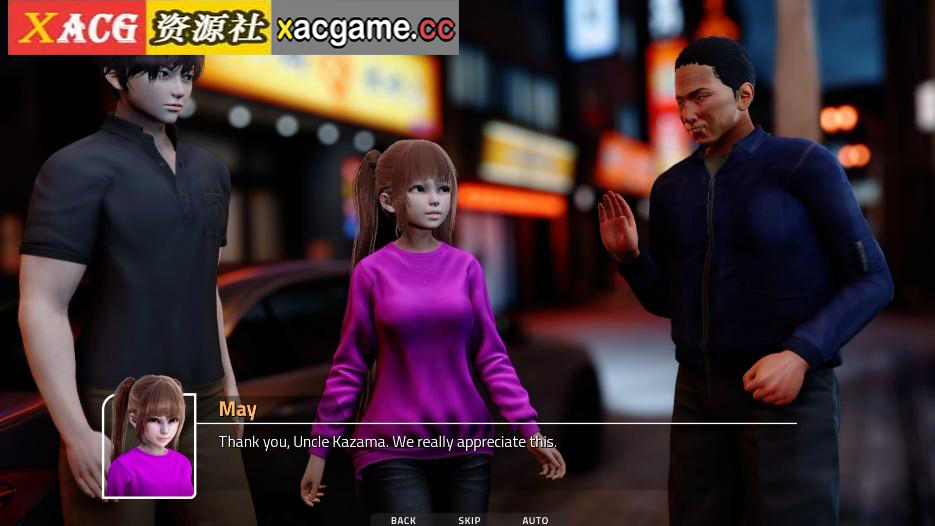Turn on Auto dialogue advance
This screenshot has height=526, width=935.
point(535,520)
